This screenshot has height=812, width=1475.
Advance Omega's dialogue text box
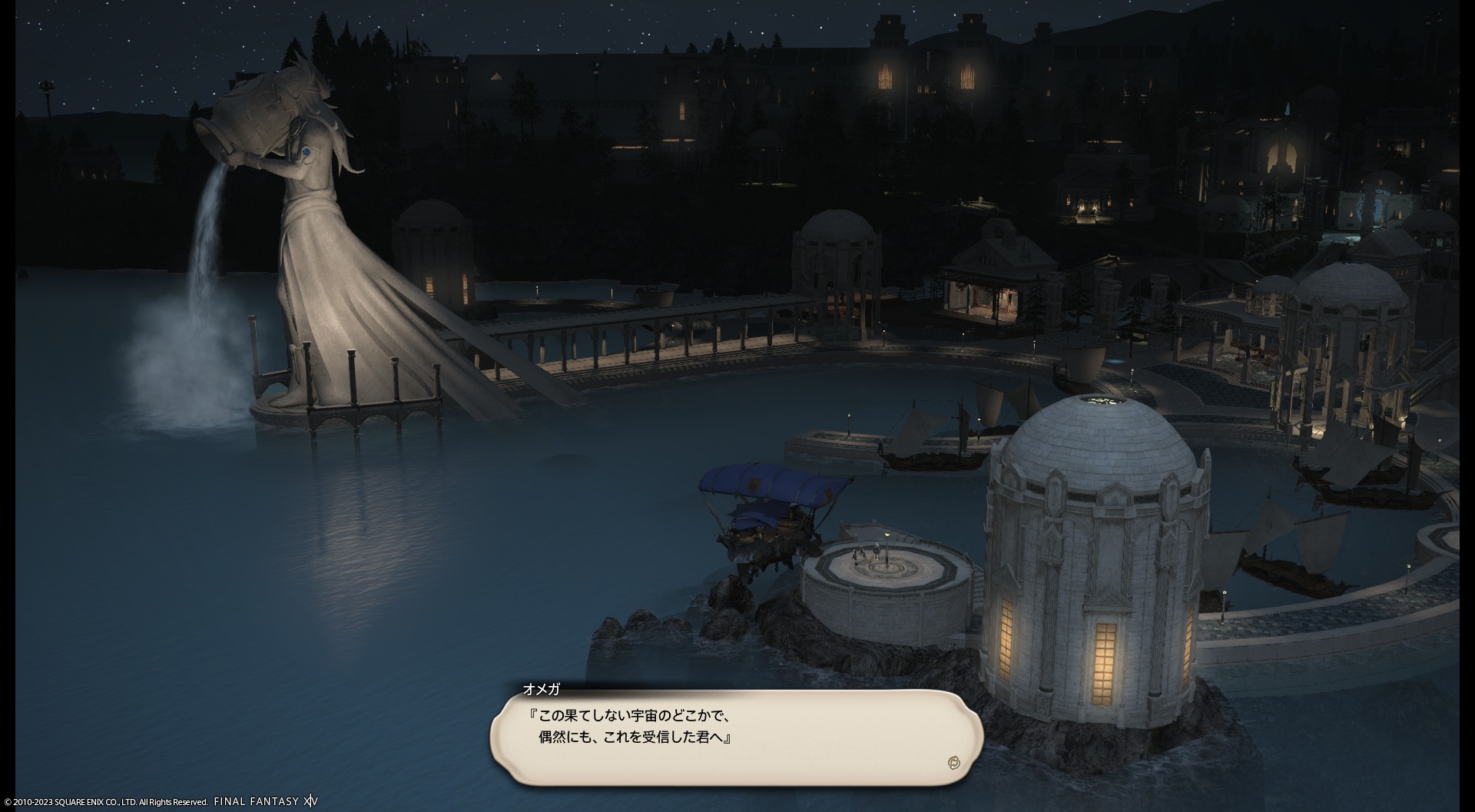[x=736, y=737]
